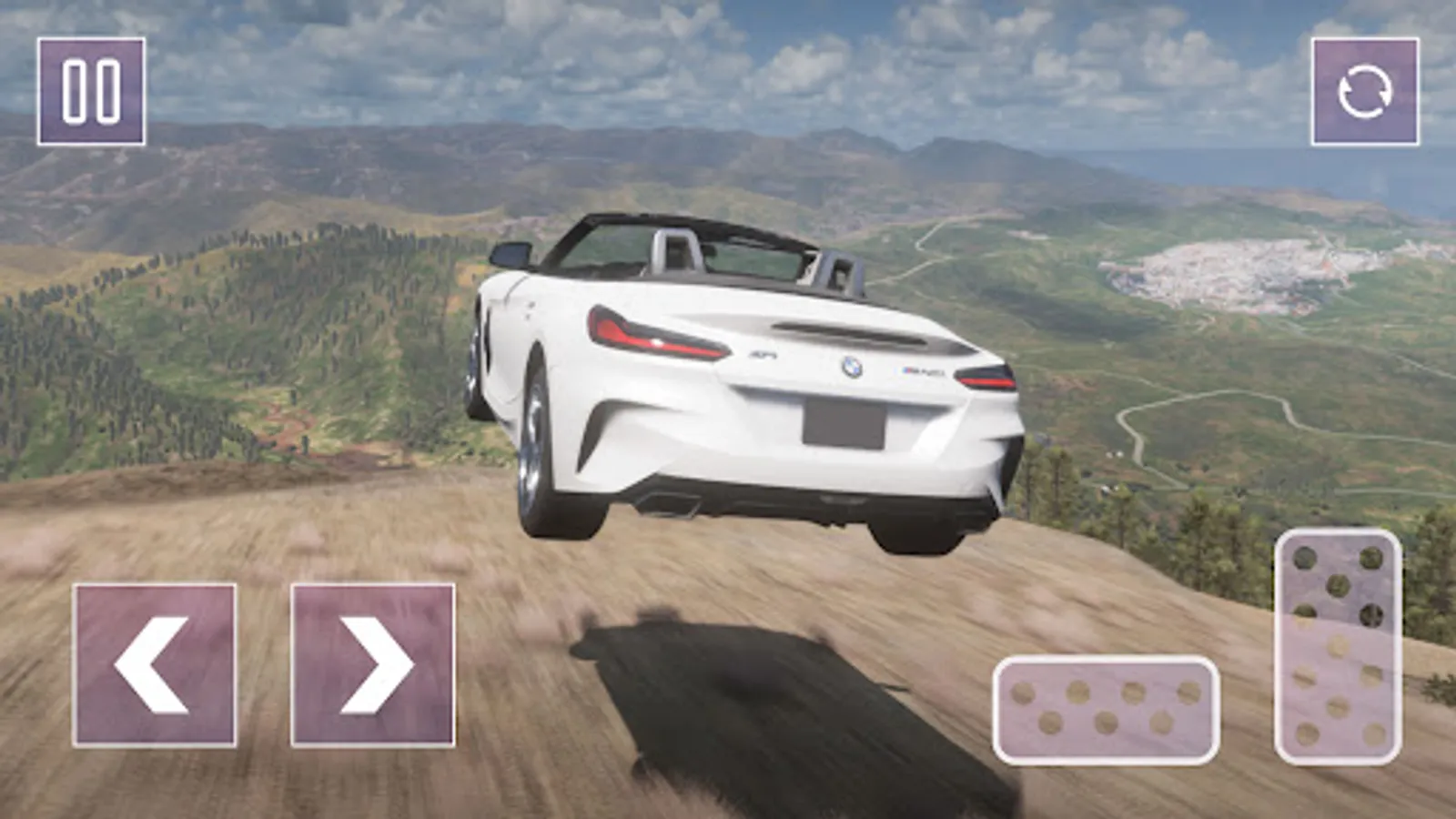Steer right with the right arrow button
The image size is (1456, 819).
373,665
